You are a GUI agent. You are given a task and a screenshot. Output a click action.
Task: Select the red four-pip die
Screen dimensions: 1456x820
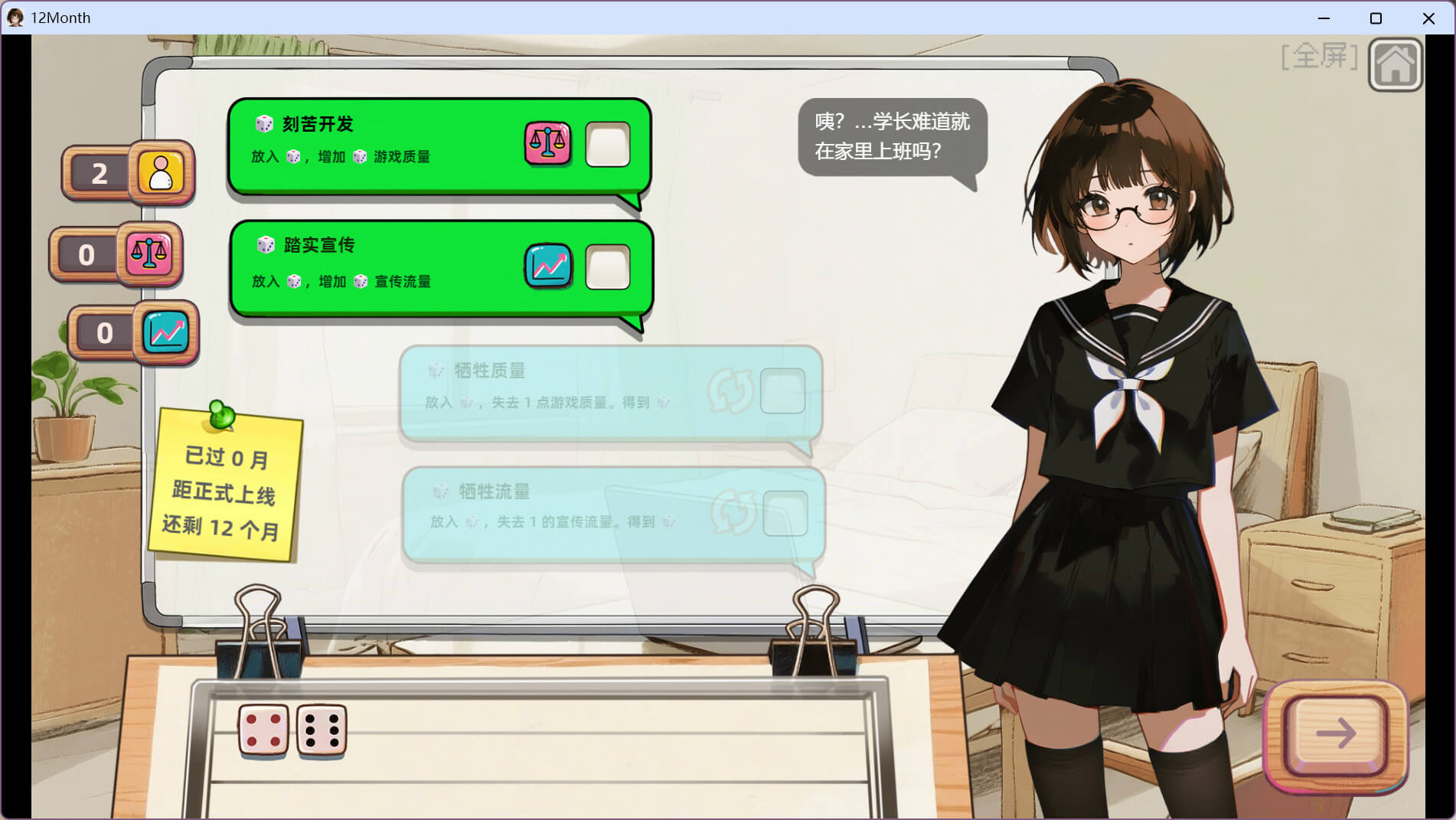click(x=263, y=730)
